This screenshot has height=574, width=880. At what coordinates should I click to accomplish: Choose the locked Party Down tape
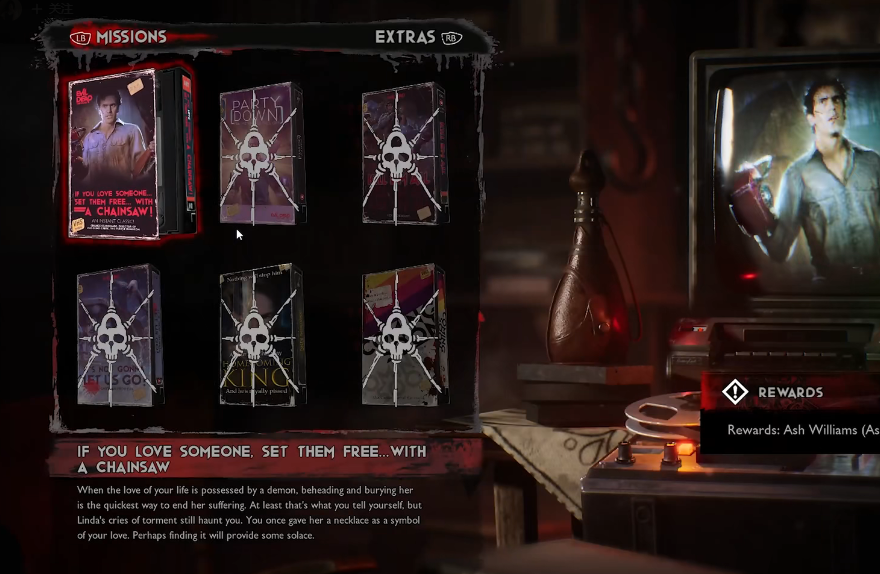[x=261, y=154]
